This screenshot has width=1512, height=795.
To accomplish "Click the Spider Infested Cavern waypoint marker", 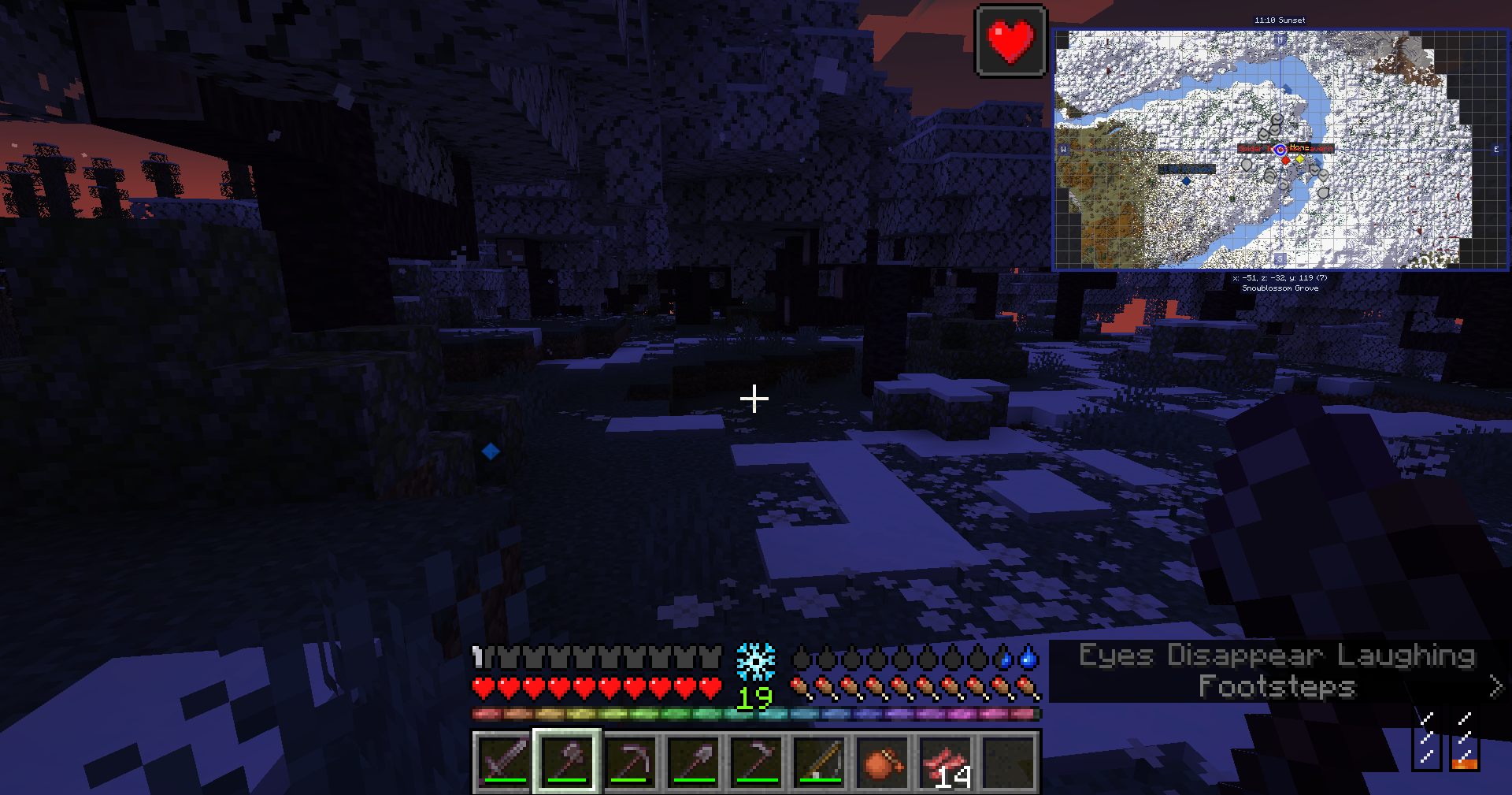I will [1285, 161].
